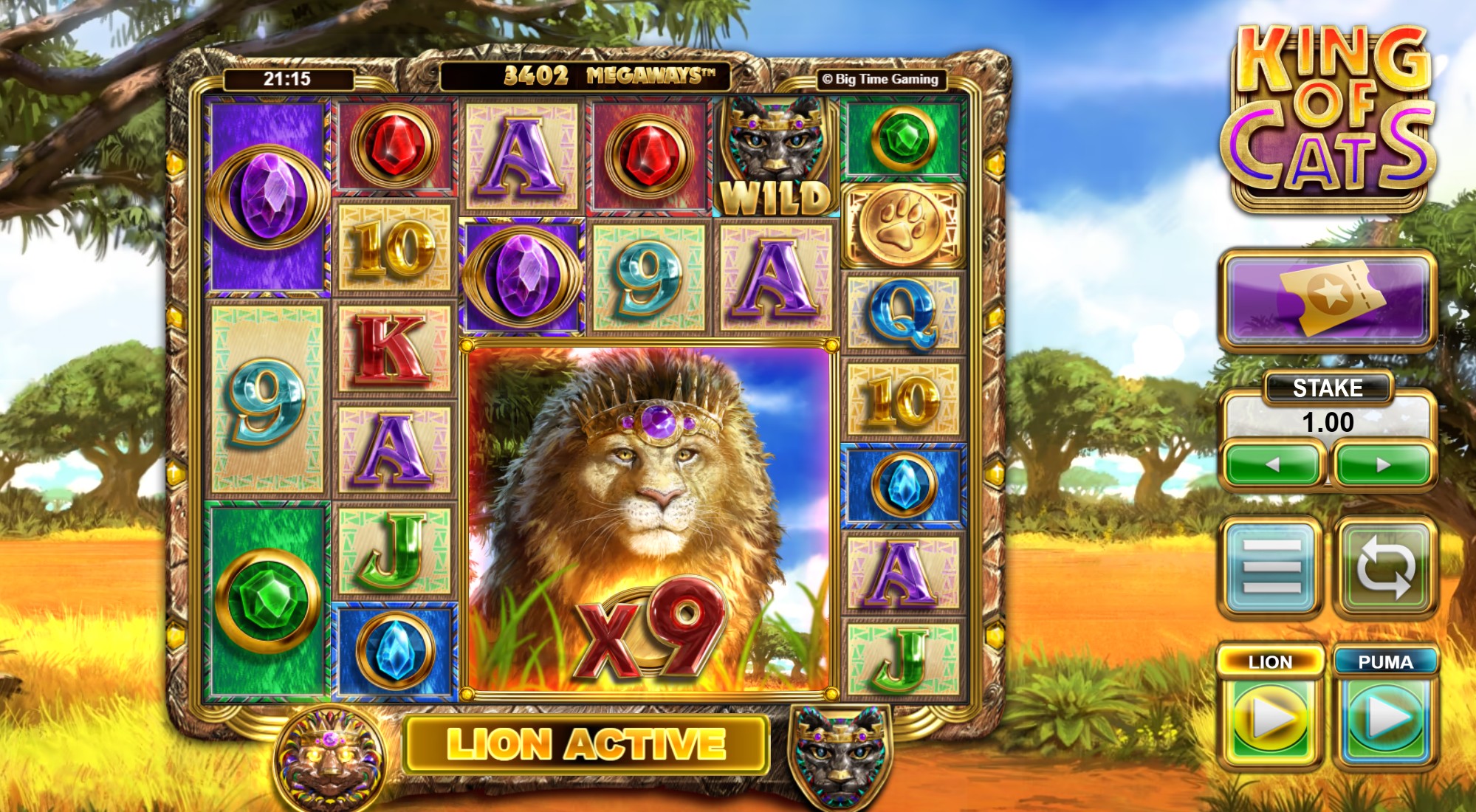Click the 3402 balance display
1476x812 pixels.
(x=534, y=74)
